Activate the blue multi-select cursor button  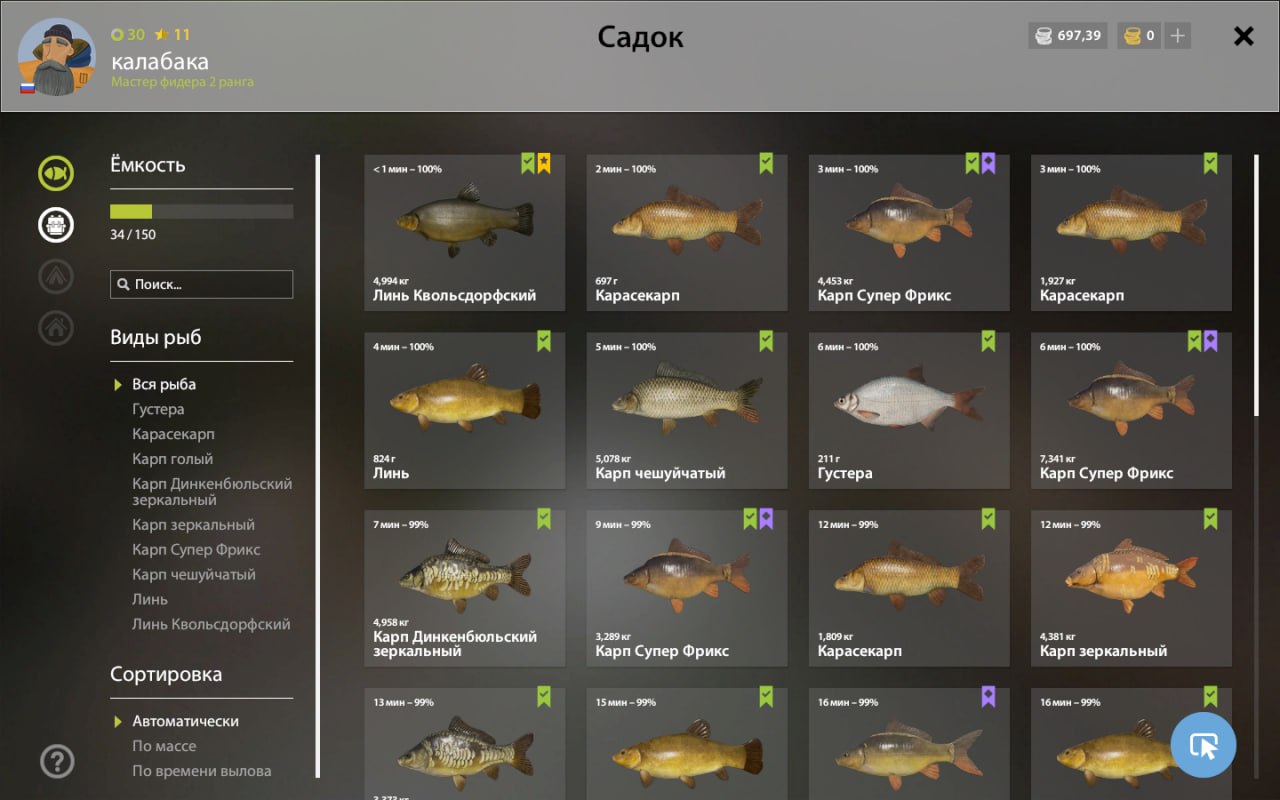pos(1203,745)
